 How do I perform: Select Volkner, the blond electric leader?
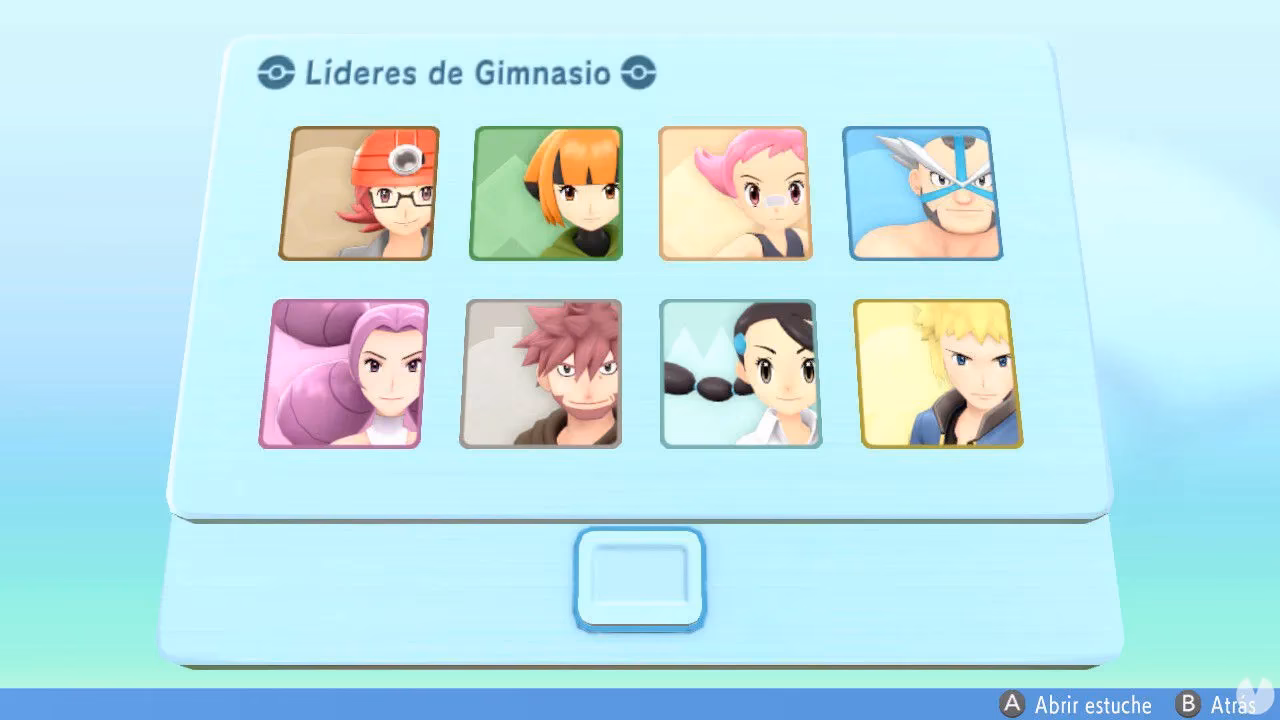[938, 372]
